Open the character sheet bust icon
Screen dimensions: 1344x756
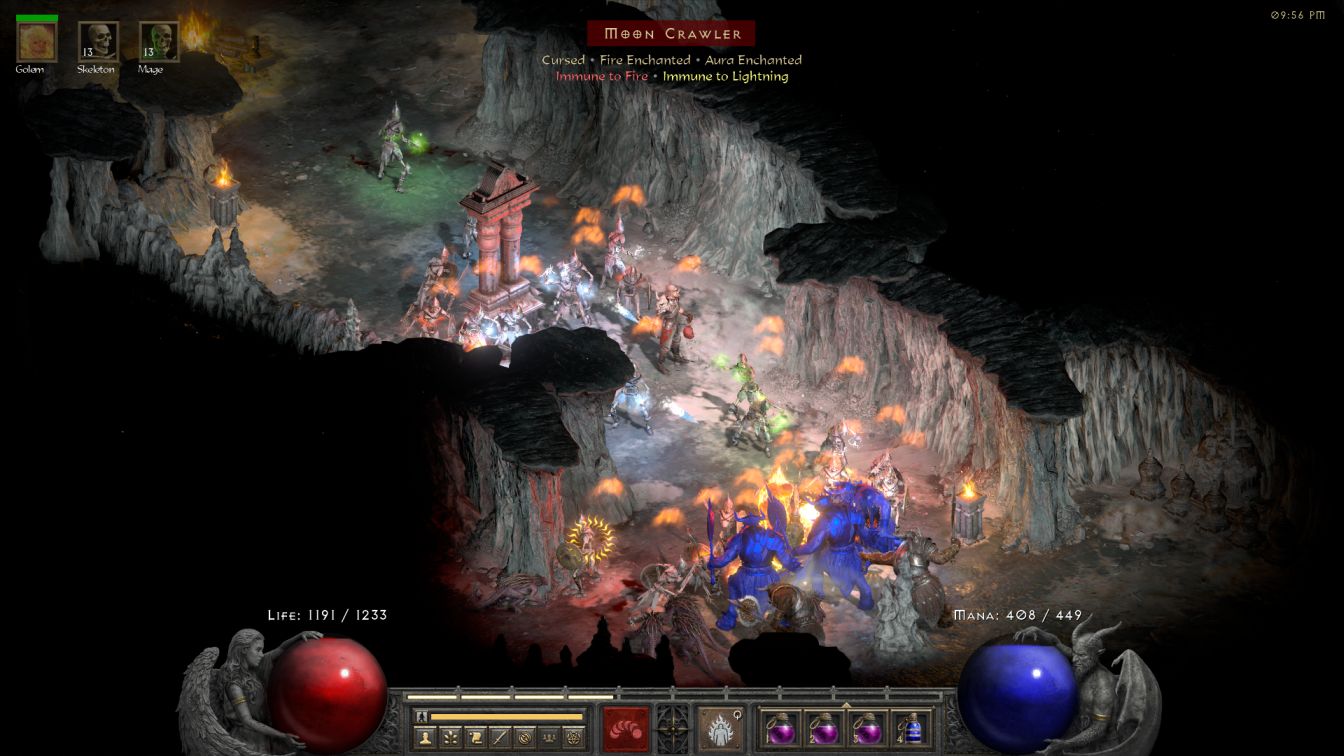(427, 738)
